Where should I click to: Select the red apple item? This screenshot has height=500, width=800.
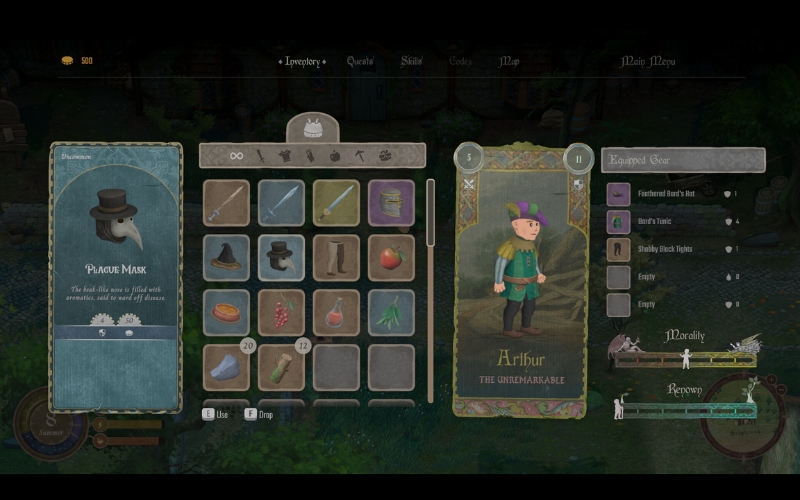pos(391,257)
